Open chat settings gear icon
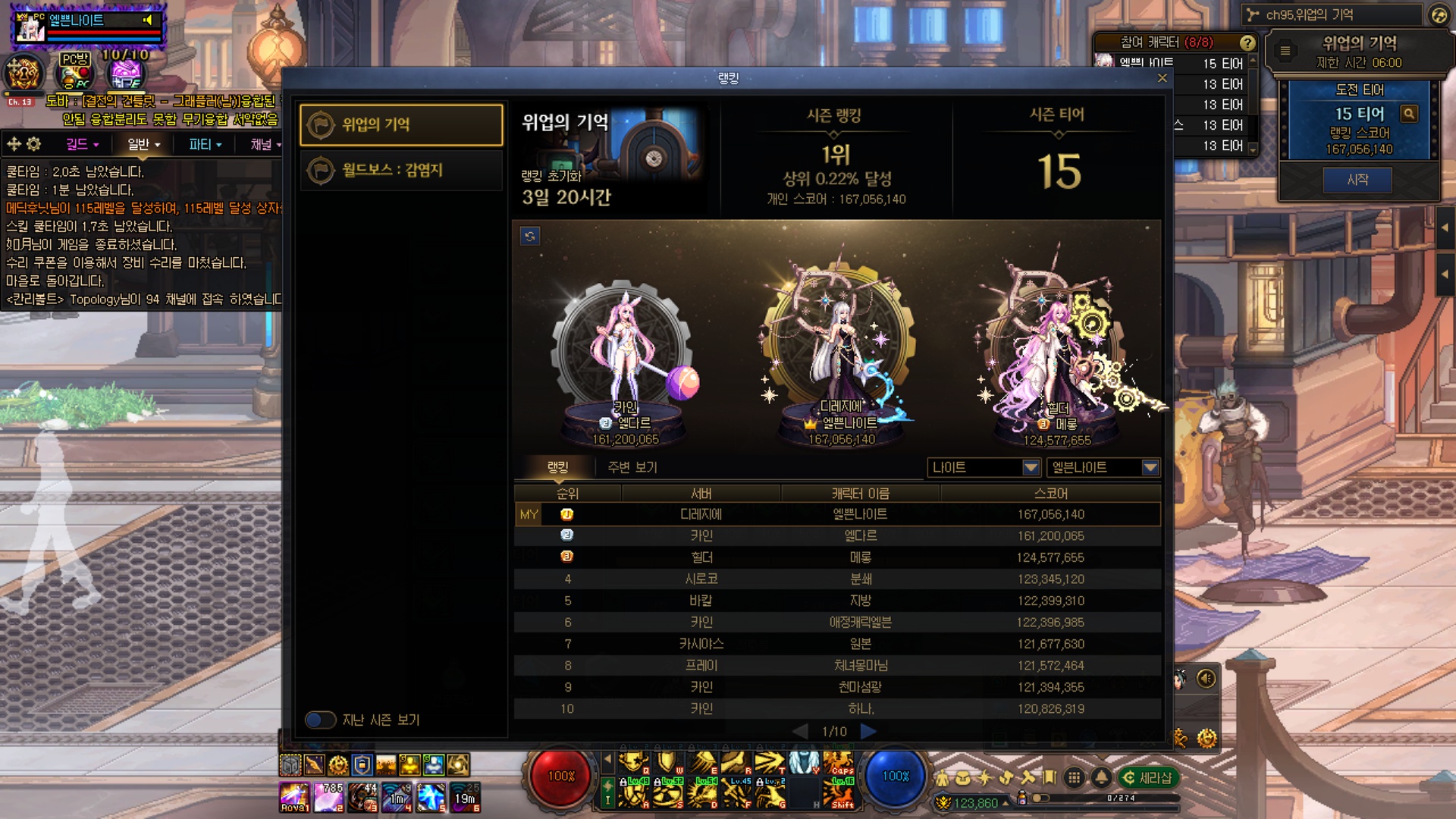1456x819 pixels. coord(34,144)
